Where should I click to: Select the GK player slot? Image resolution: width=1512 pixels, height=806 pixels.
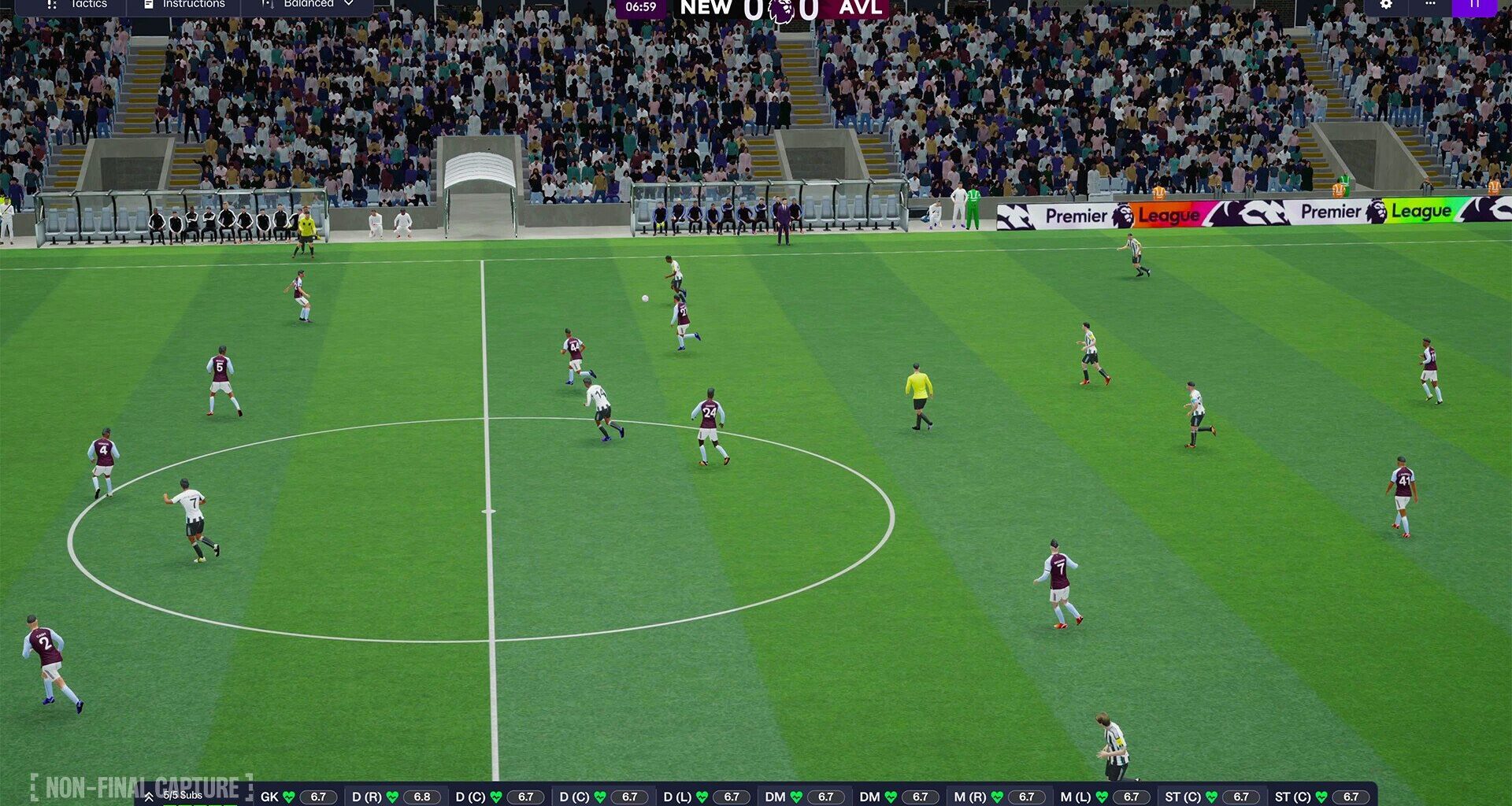(x=298, y=797)
